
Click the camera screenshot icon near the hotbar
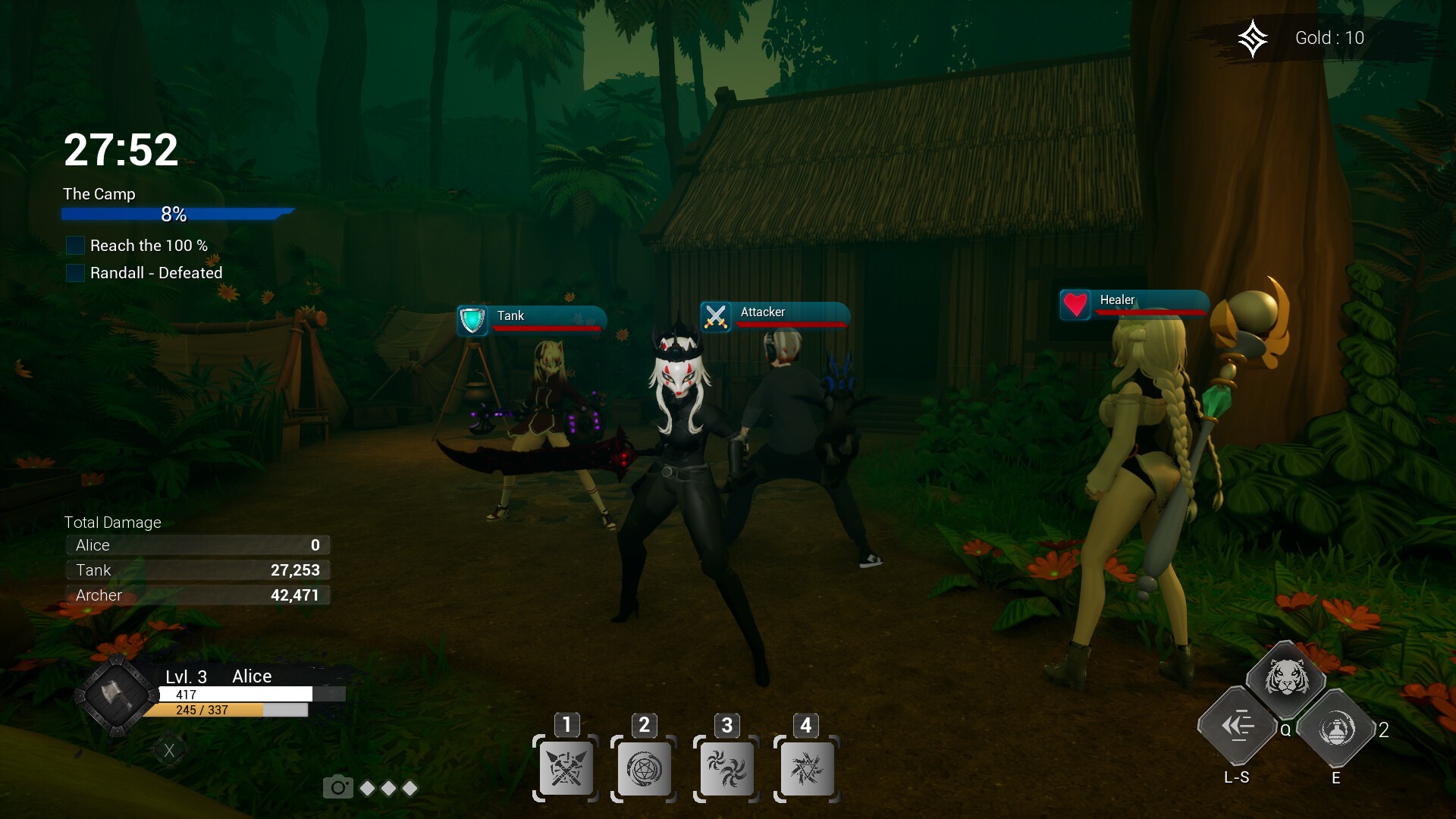click(339, 787)
